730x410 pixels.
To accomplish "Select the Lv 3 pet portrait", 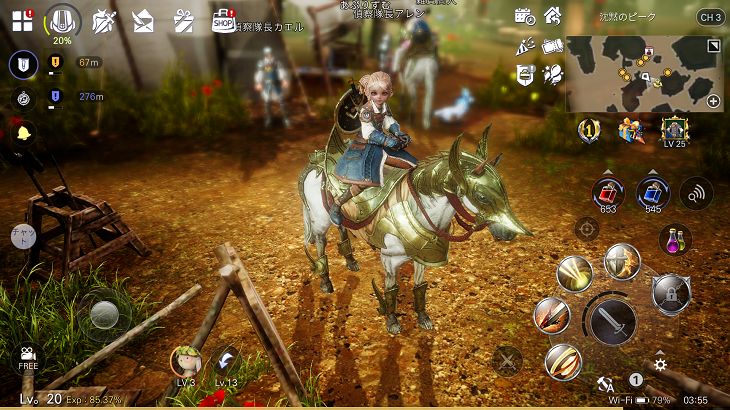I will click(186, 361).
